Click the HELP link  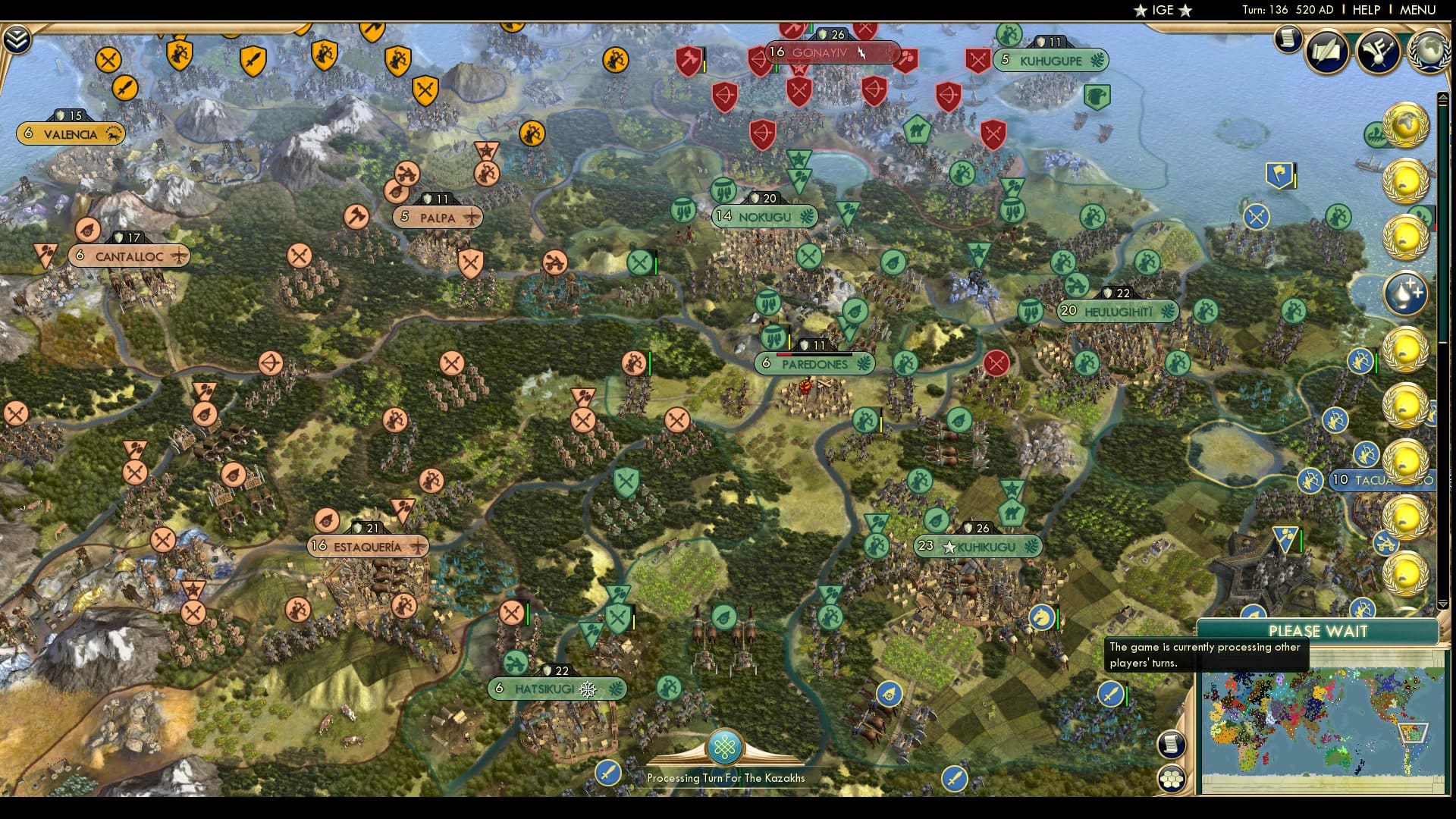coord(1365,10)
